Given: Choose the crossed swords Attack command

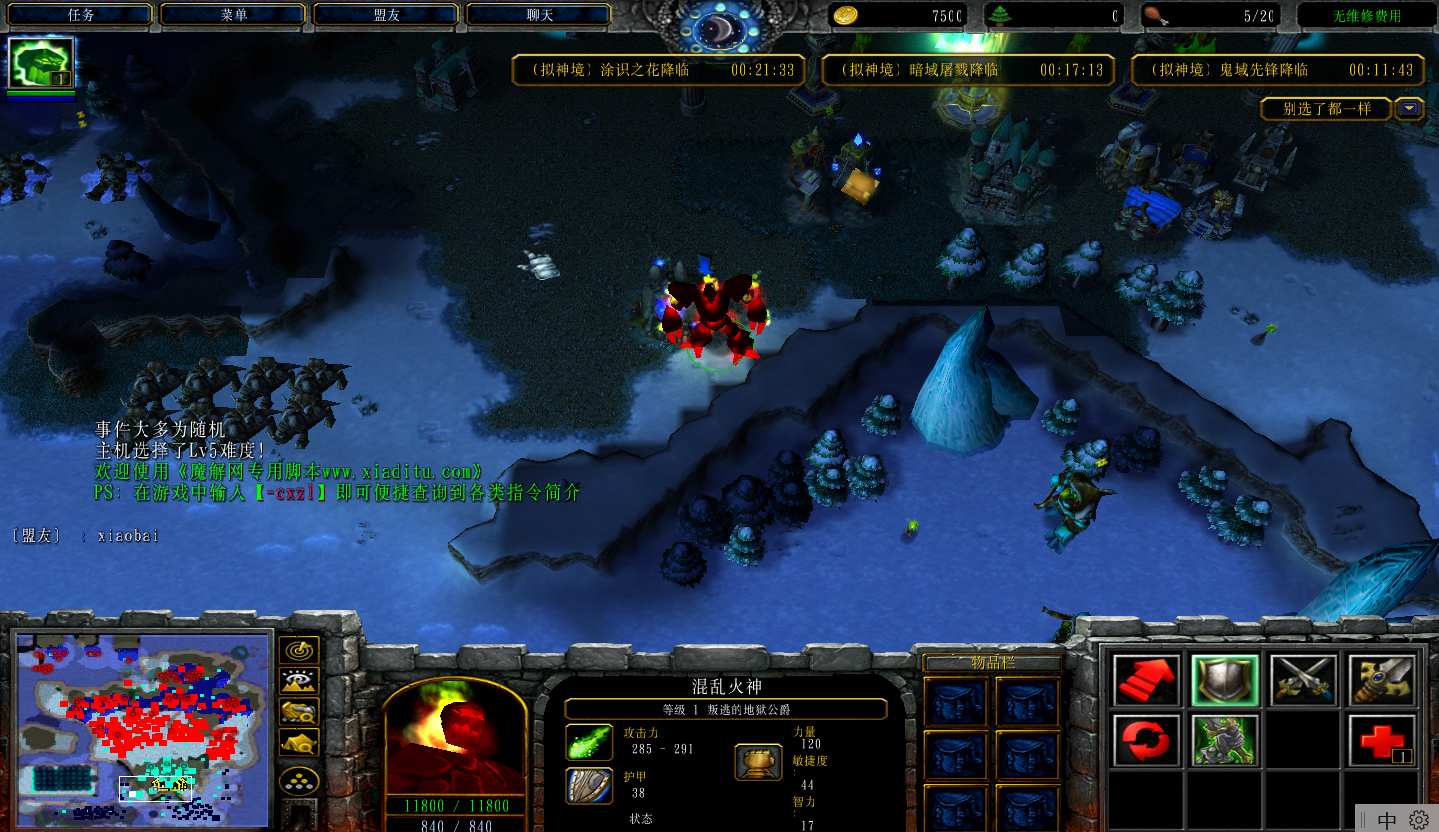Looking at the screenshot, I should click(x=1303, y=680).
